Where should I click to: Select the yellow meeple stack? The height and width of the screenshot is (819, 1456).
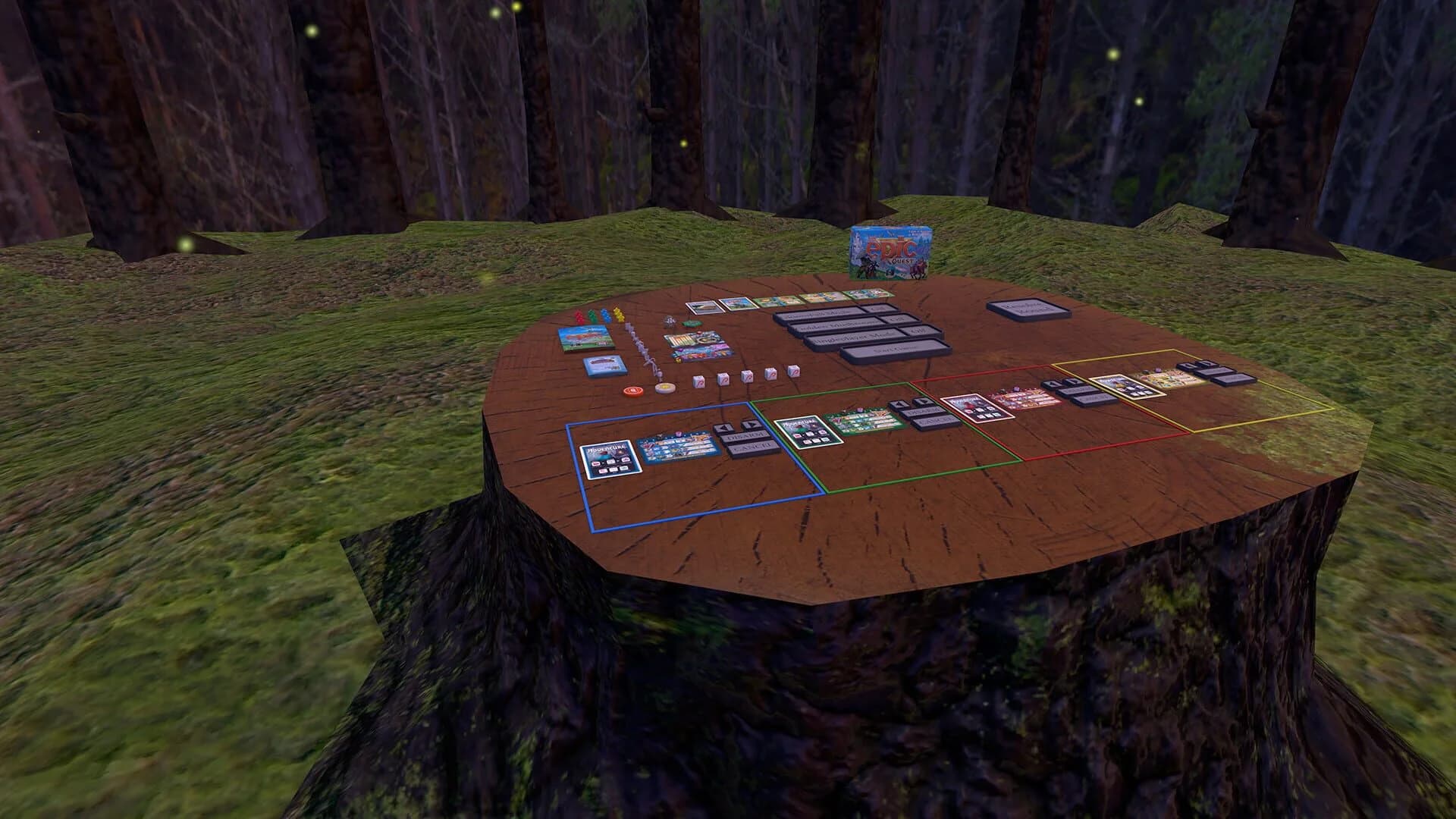click(x=617, y=315)
